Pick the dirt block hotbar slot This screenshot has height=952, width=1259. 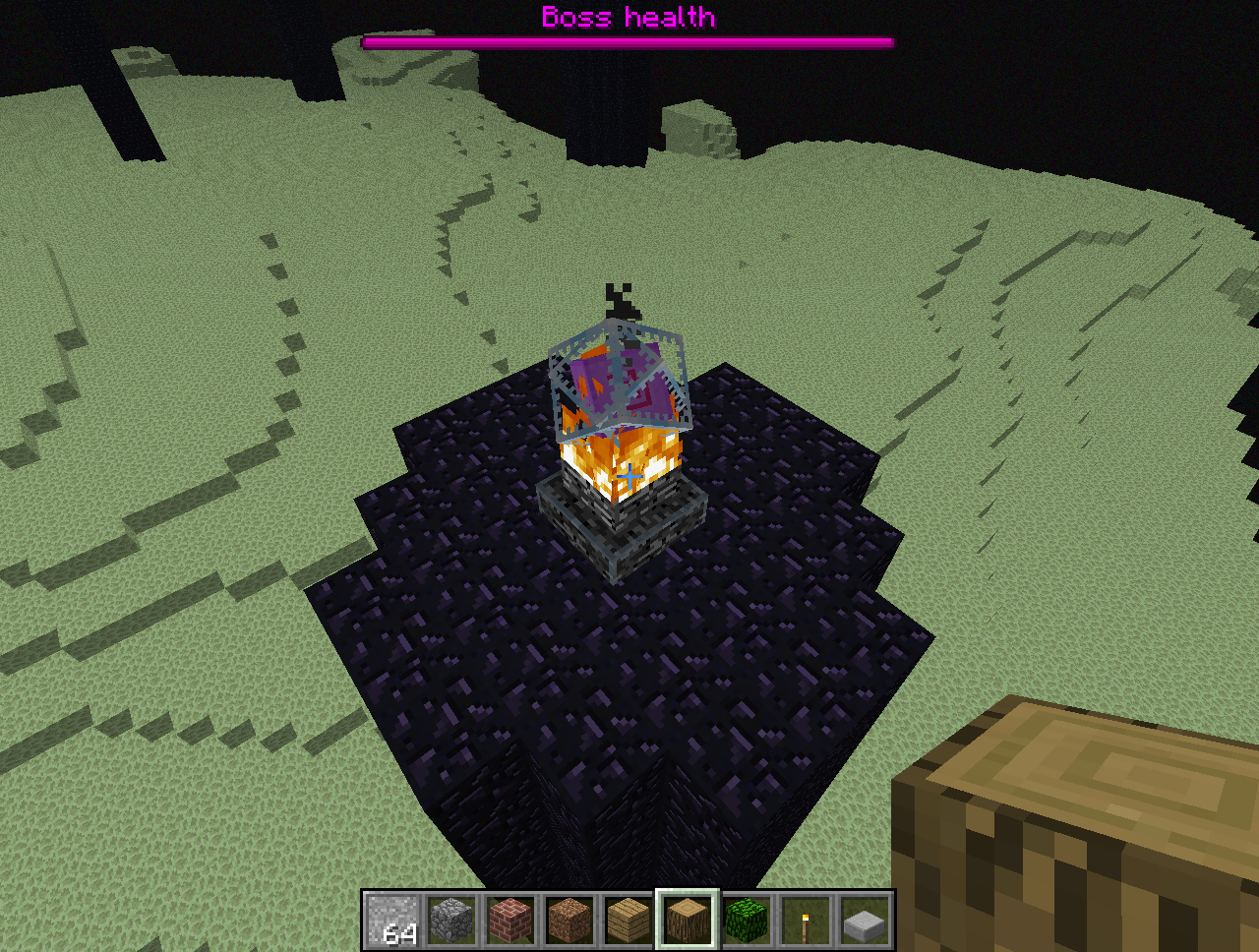[x=570, y=921]
